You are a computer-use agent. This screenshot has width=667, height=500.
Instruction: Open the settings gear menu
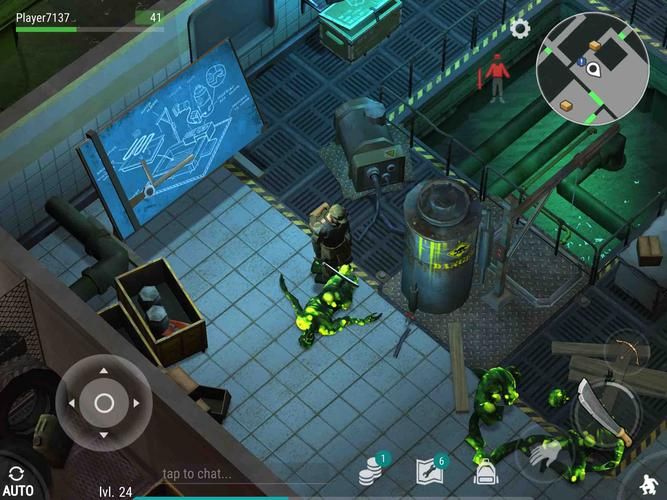(520, 28)
